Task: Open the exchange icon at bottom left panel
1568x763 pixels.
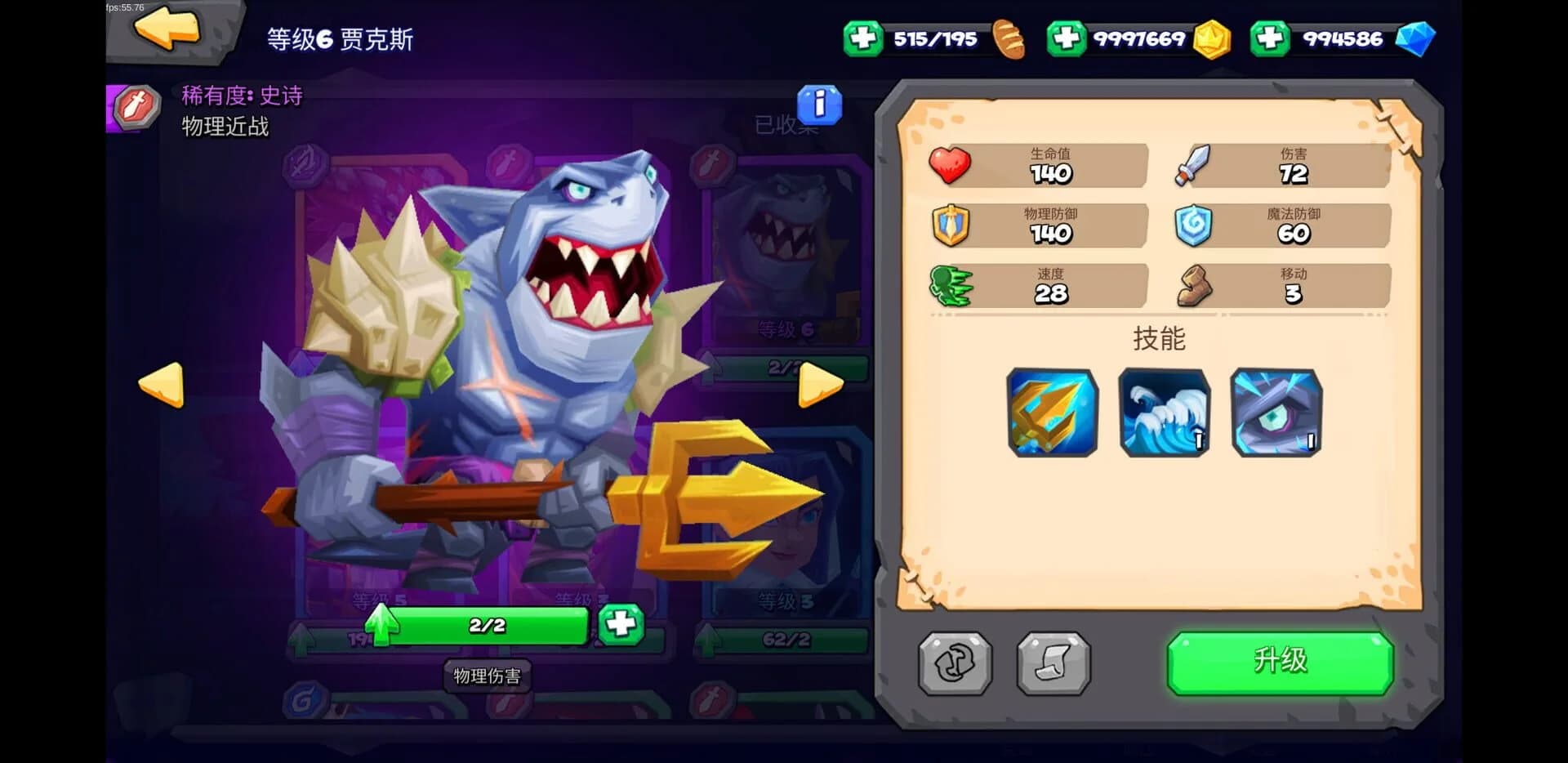Action: (952, 664)
